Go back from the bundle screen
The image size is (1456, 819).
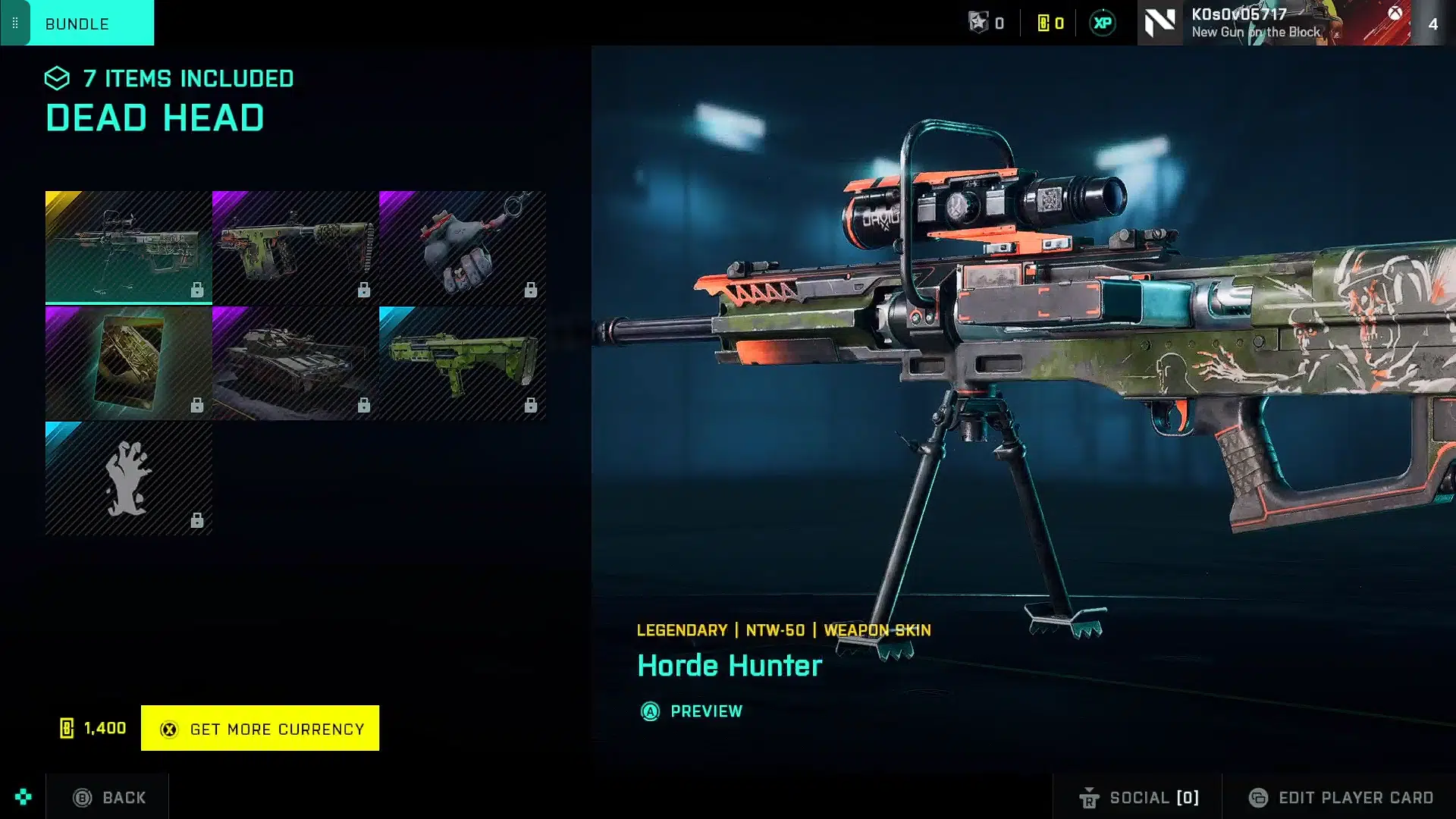108,797
